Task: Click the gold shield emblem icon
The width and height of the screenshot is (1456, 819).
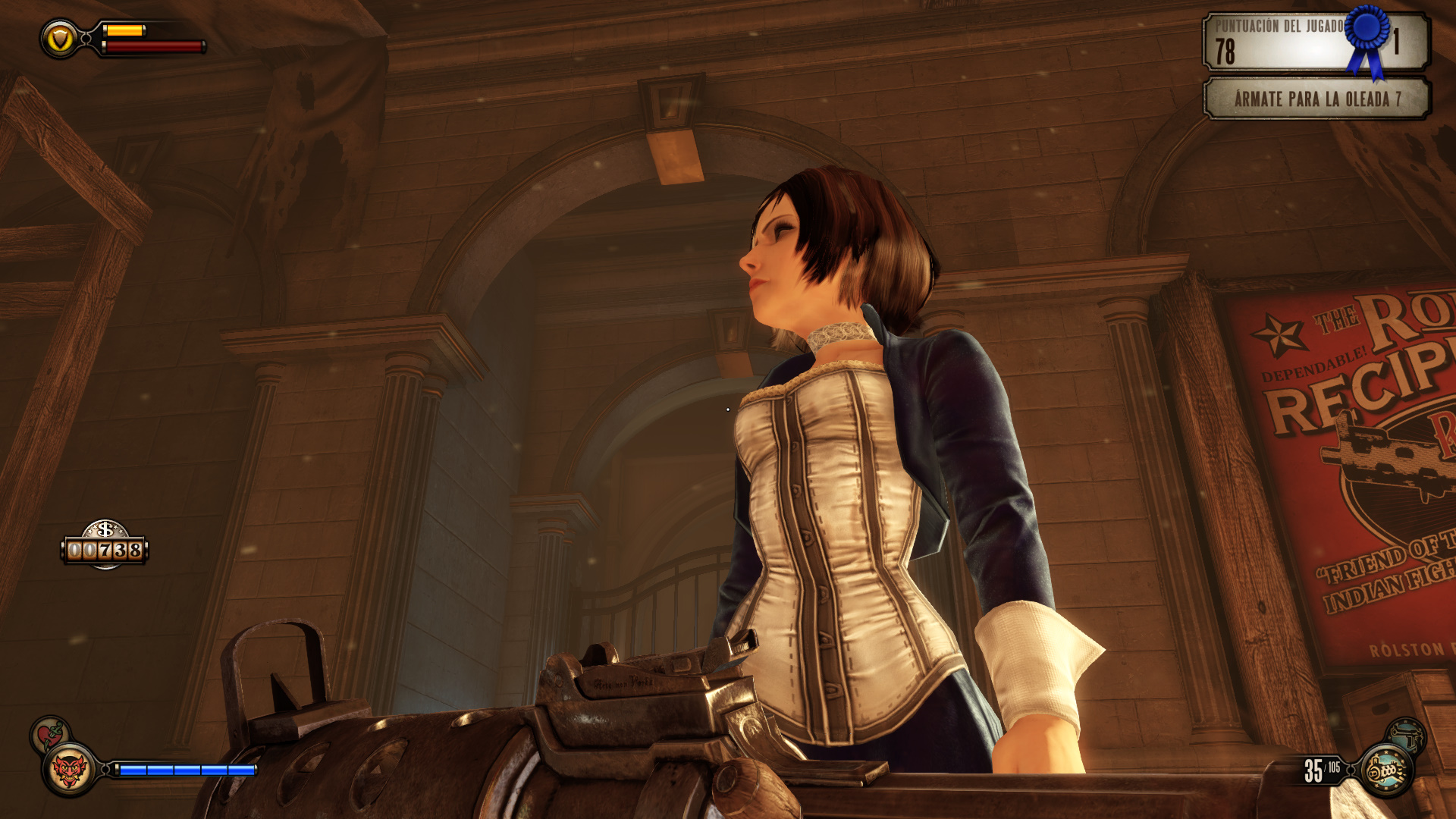Action: pyautogui.click(x=60, y=39)
